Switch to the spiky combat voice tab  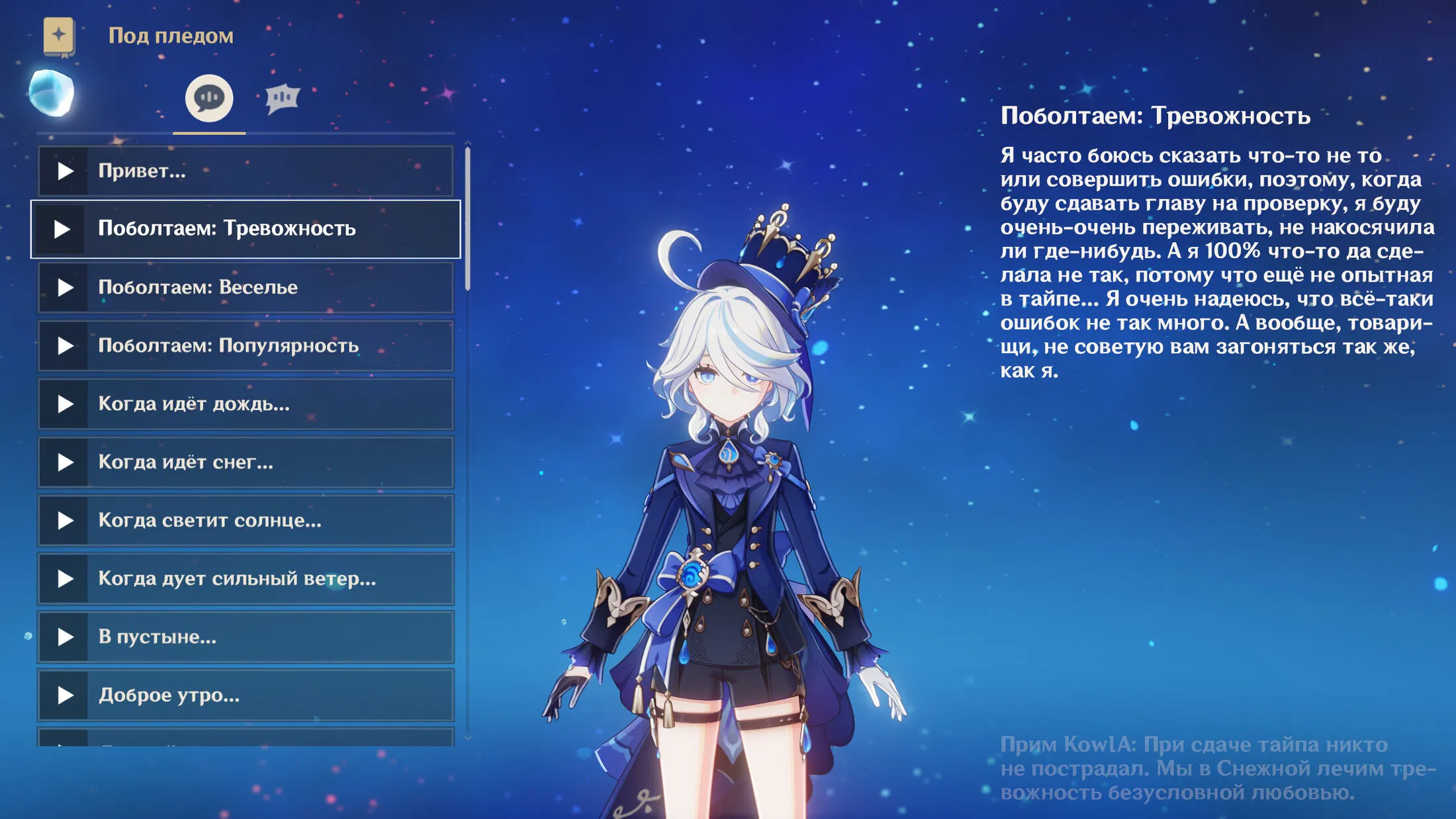click(283, 99)
